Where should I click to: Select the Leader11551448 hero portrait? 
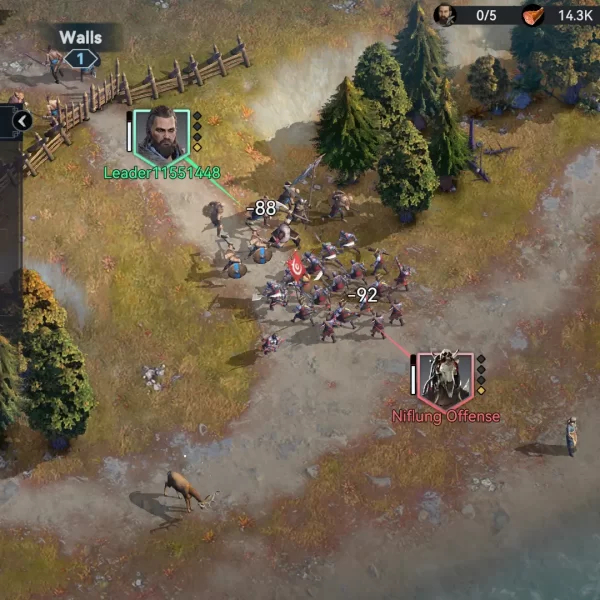coord(160,135)
